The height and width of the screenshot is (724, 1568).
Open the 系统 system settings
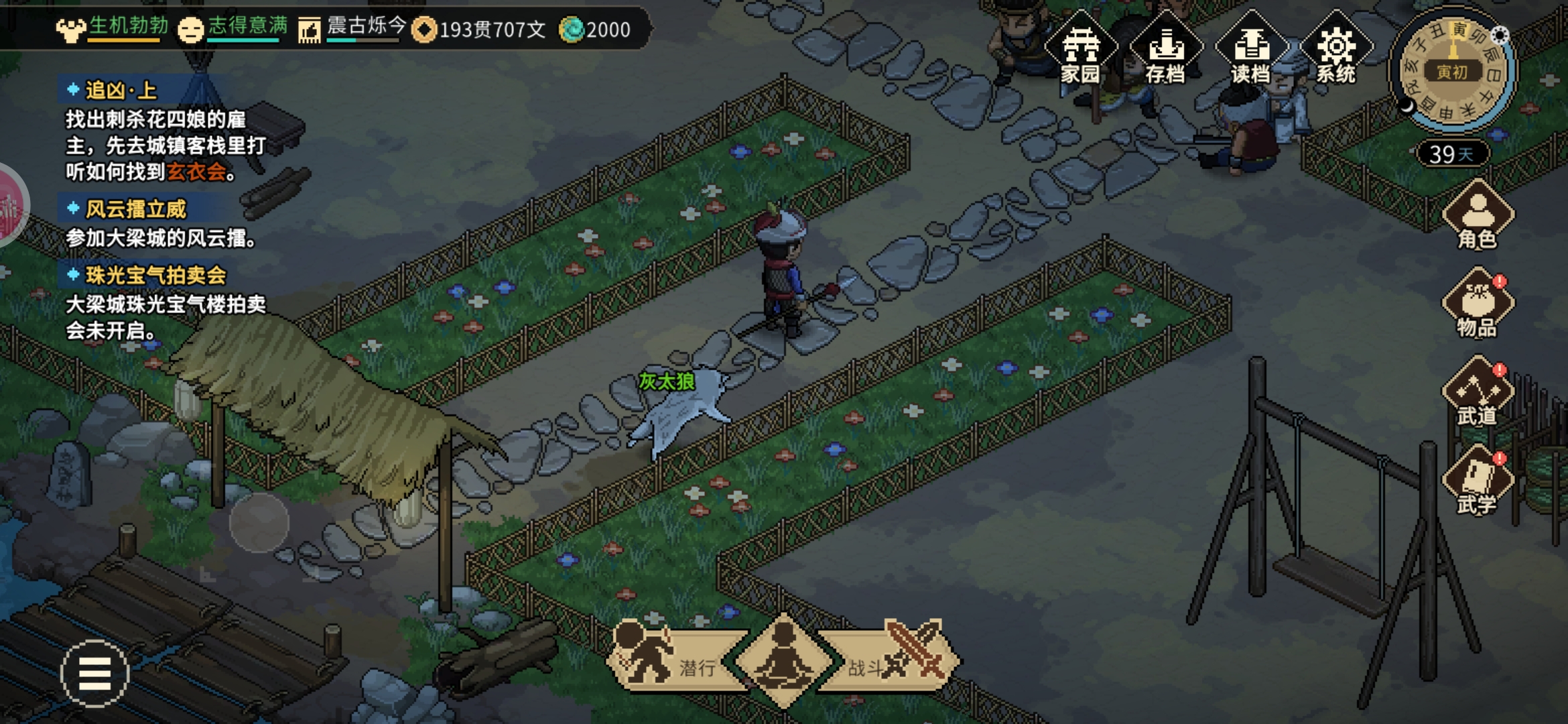pos(1336,50)
